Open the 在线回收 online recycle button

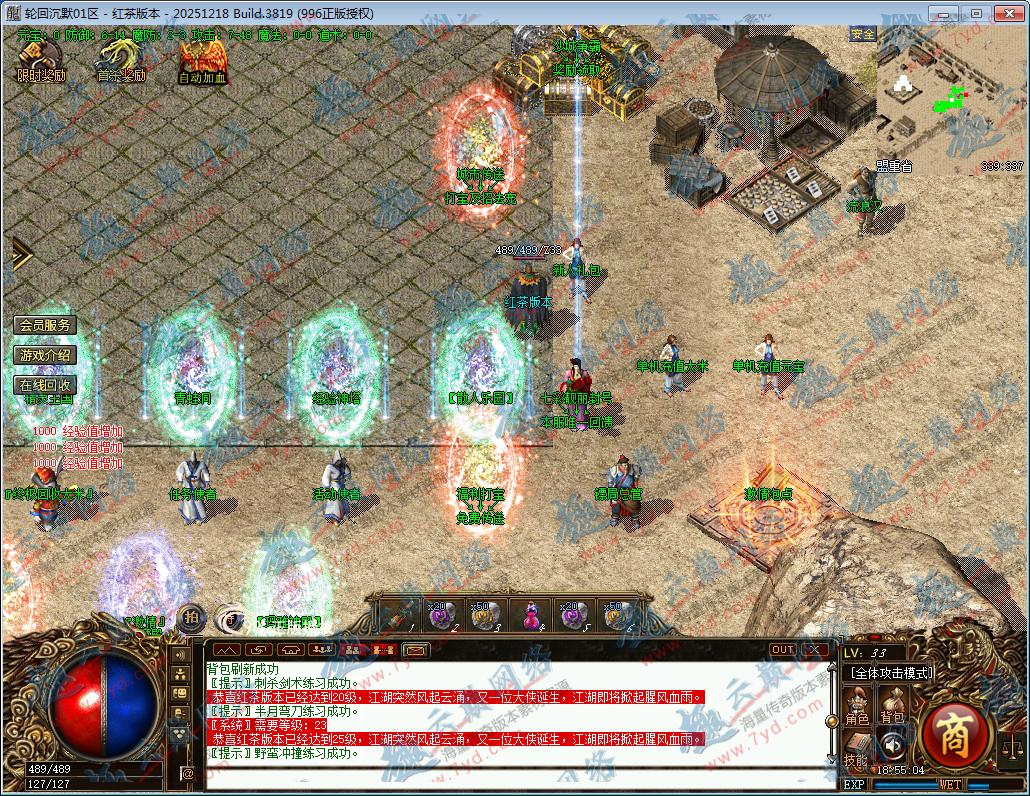pos(45,385)
